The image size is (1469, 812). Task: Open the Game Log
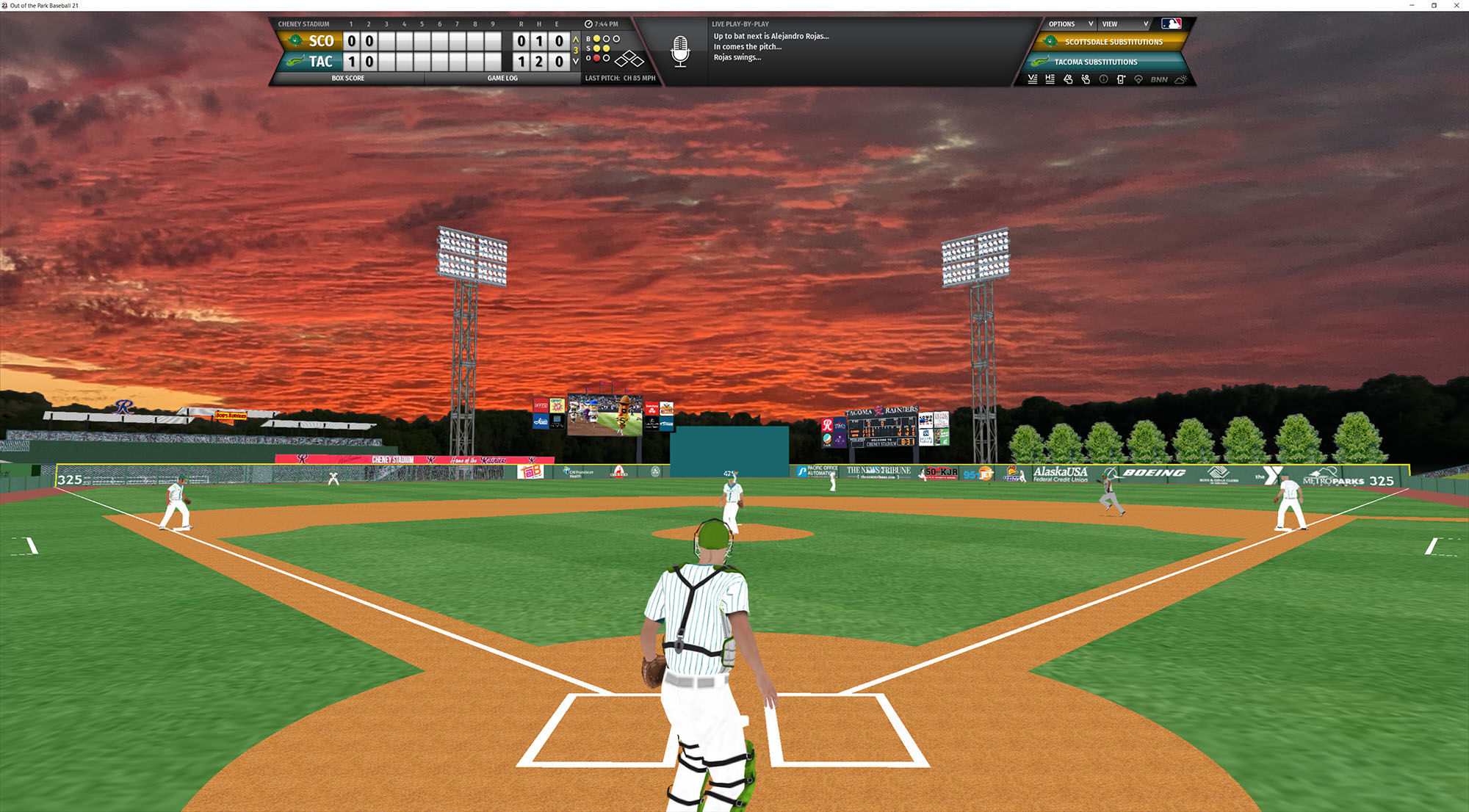point(502,78)
